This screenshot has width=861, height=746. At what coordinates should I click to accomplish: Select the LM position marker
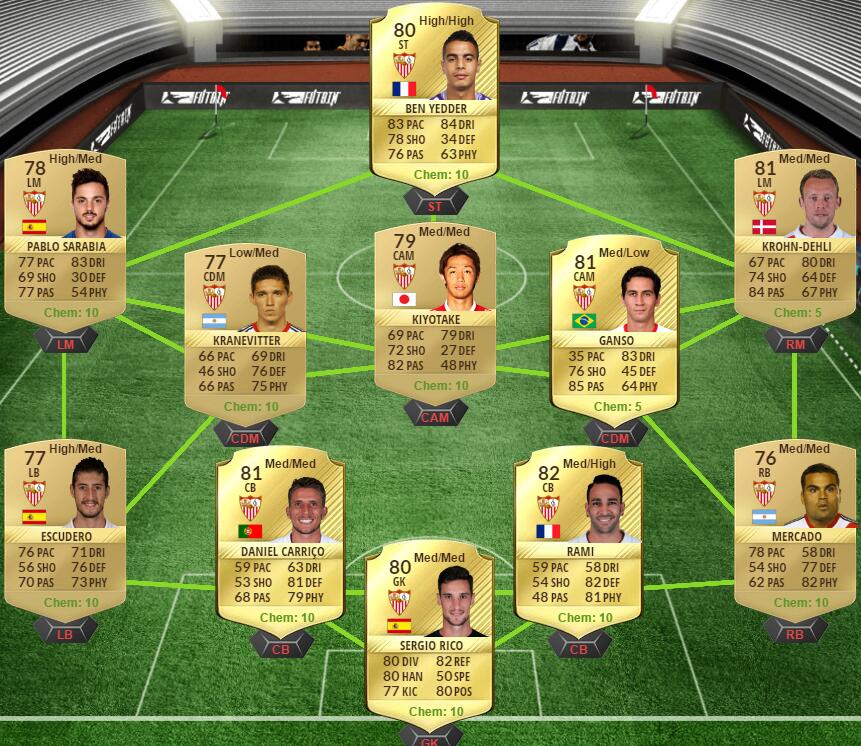pyautogui.click(x=65, y=343)
